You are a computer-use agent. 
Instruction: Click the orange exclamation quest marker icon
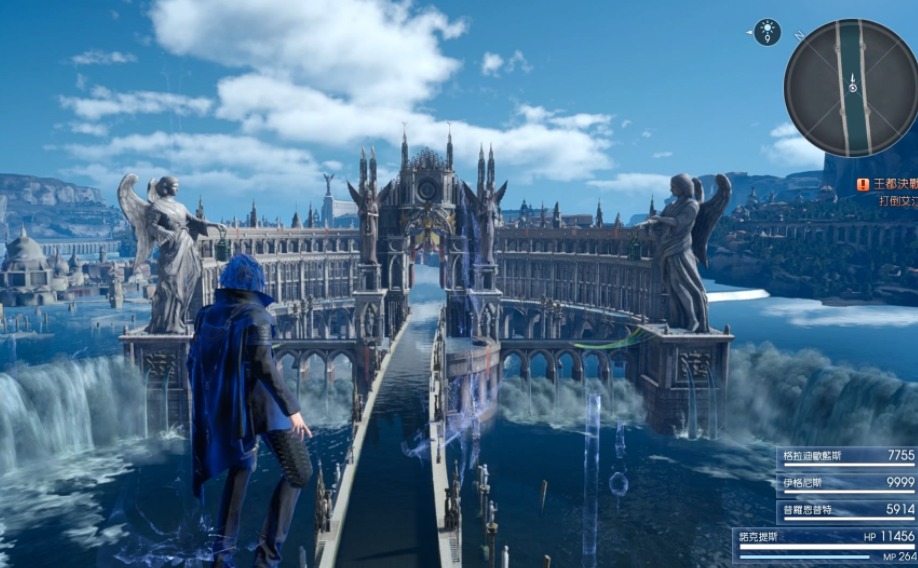(x=862, y=184)
